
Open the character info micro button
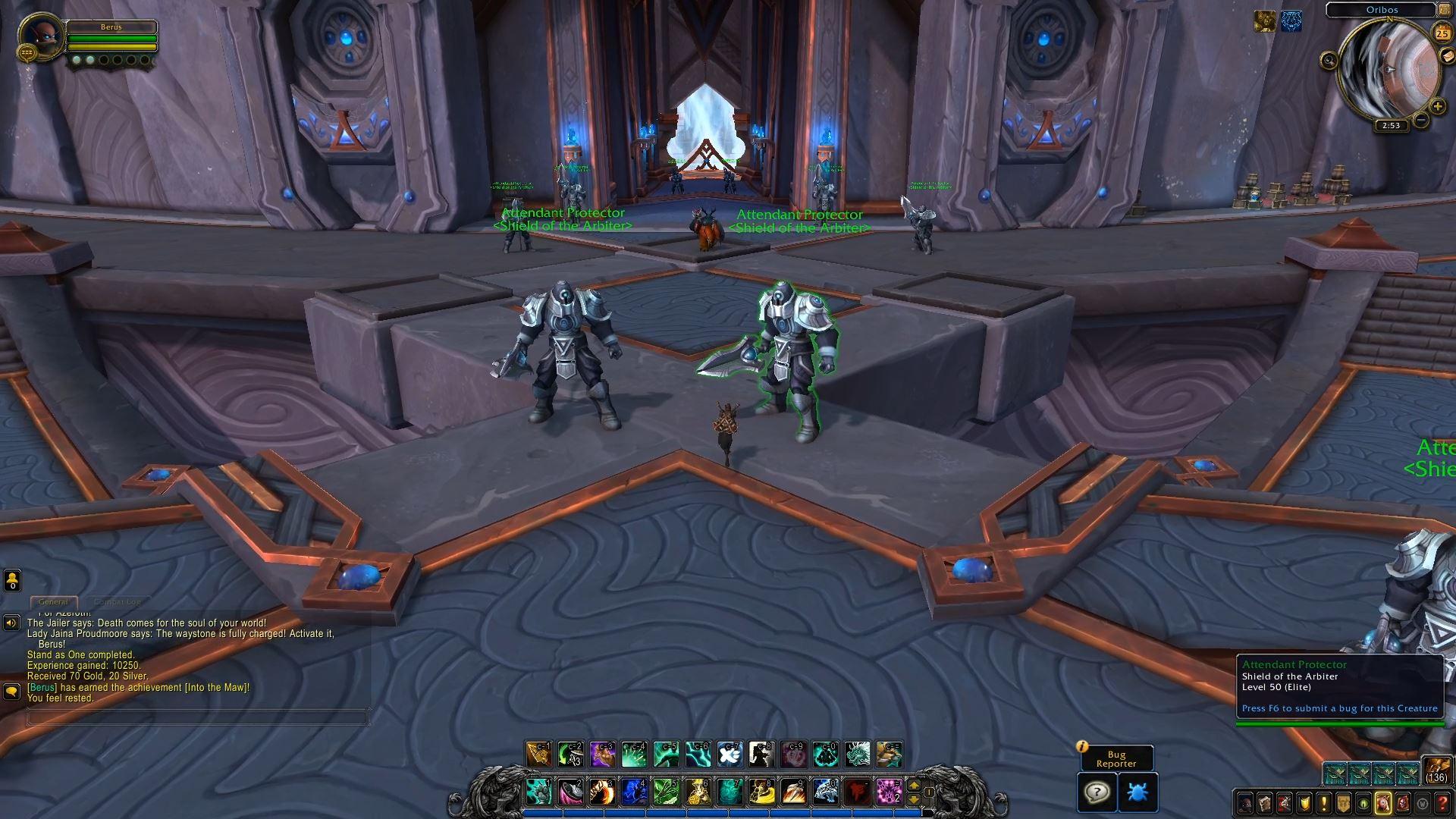pyautogui.click(x=1245, y=803)
